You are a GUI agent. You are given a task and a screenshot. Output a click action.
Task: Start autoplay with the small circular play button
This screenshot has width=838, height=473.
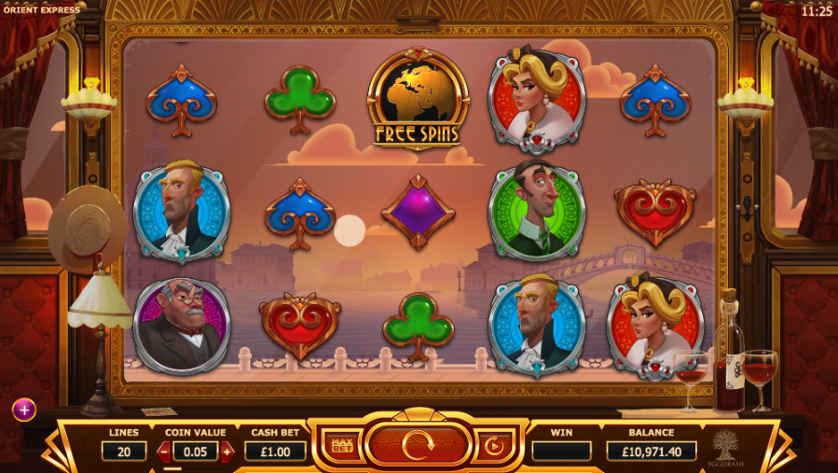coord(494,445)
